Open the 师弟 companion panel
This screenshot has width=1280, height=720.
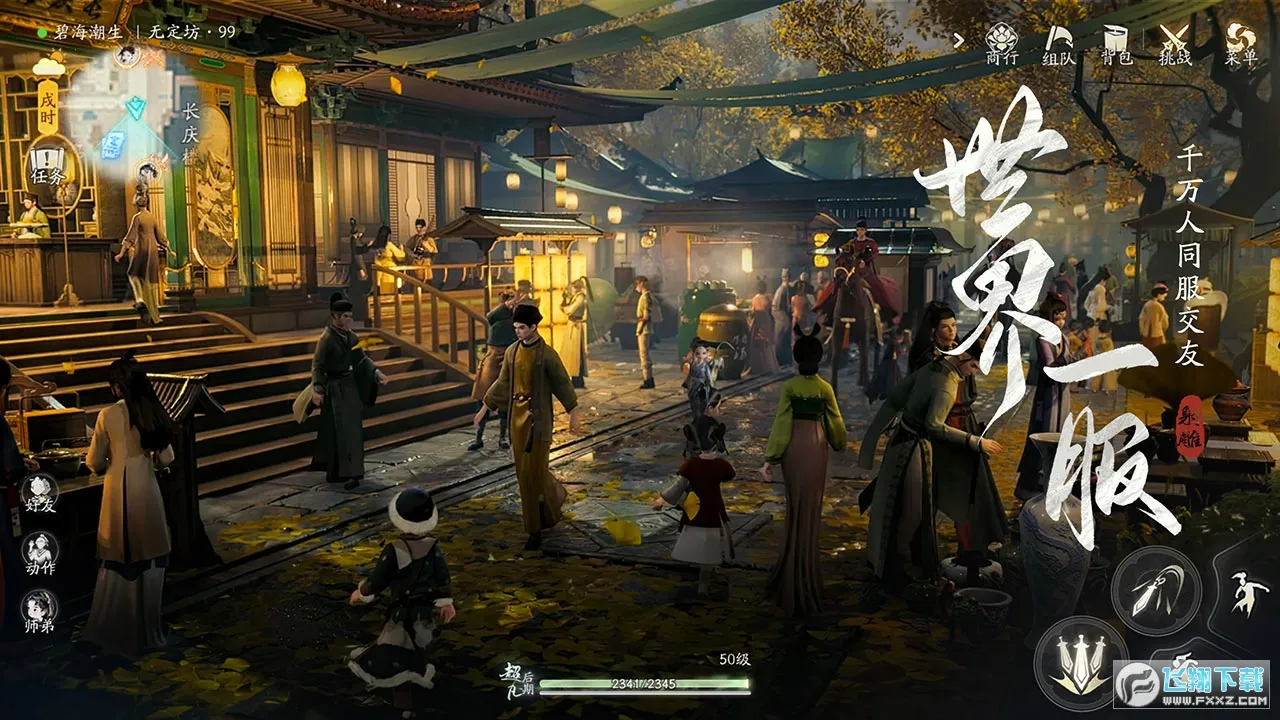coord(40,610)
